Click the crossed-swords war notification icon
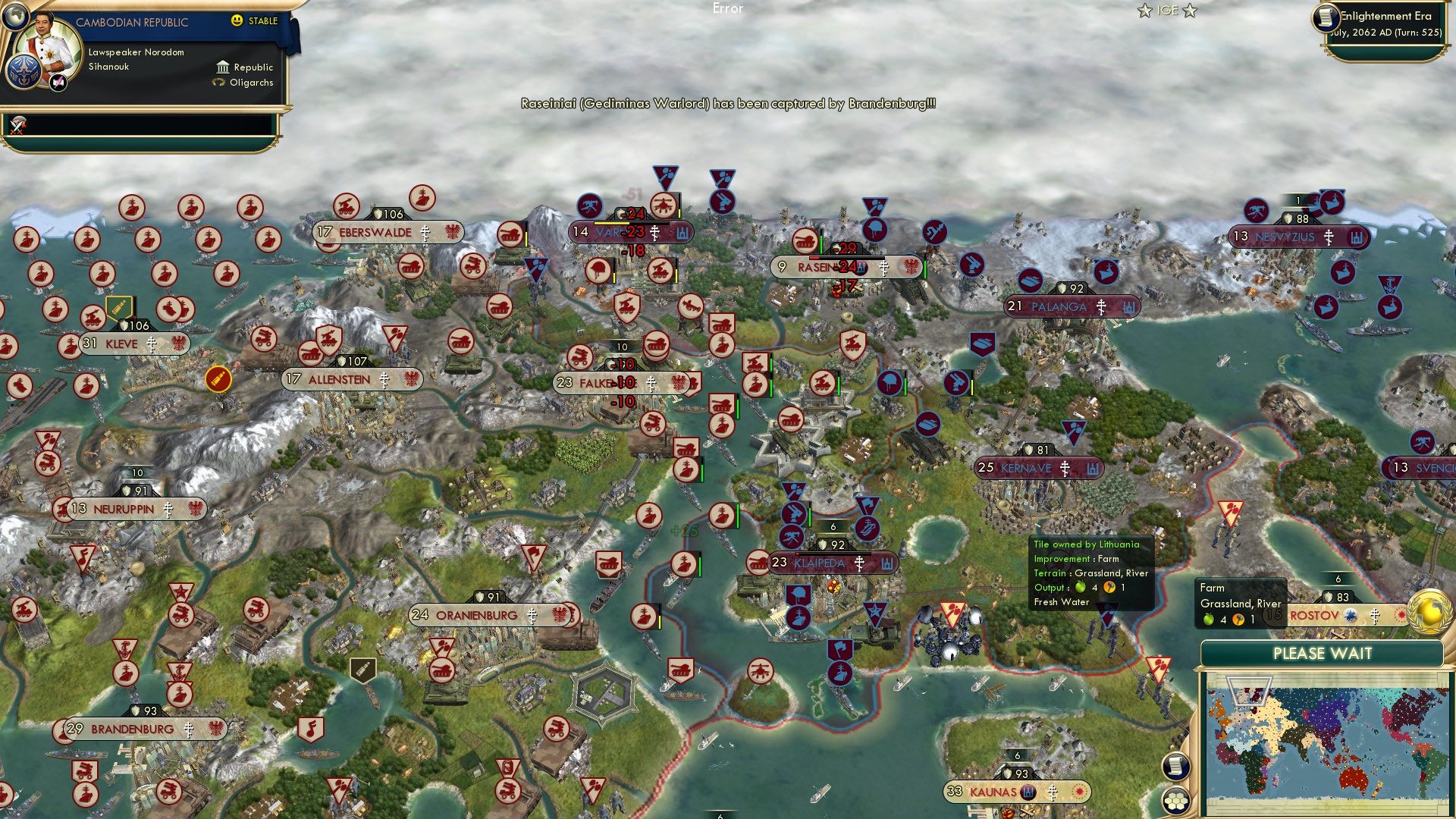1456x819 pixels. (x=17, y=128)
